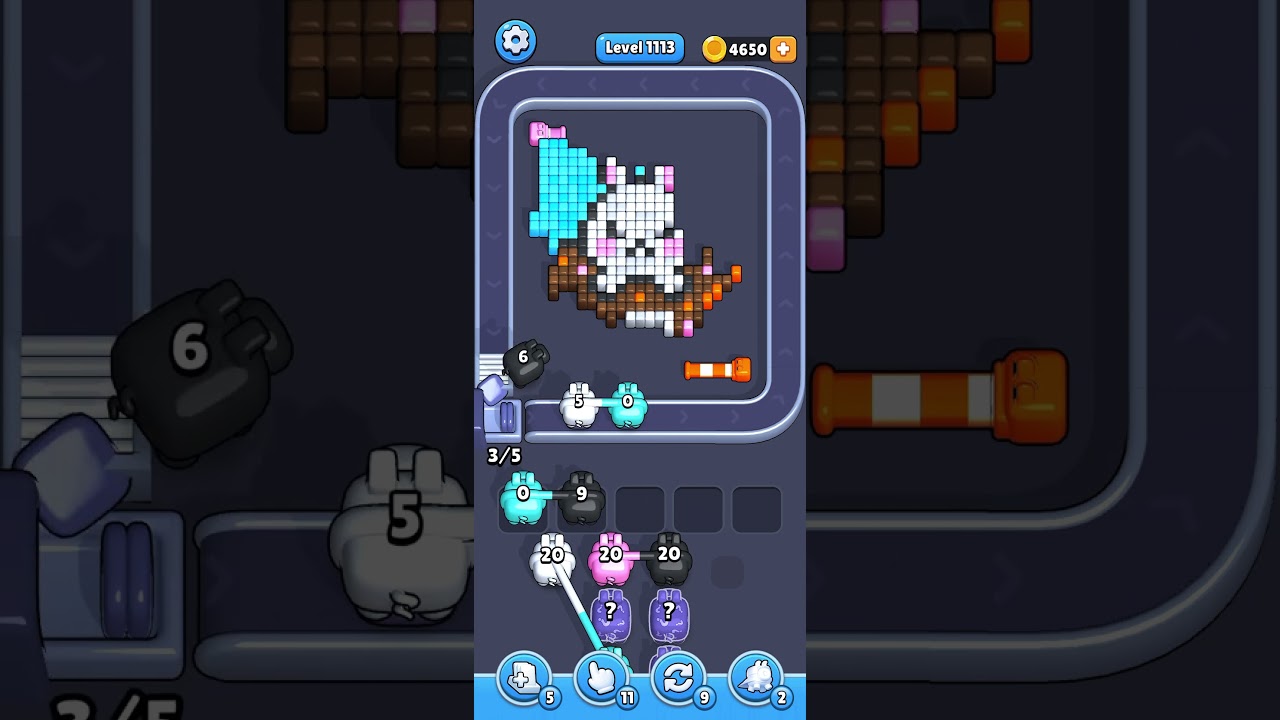Select the teal bunny labeled 0 in the queue
The height and width of the screenshot is (720, 1280).
[x=521, y=498]
